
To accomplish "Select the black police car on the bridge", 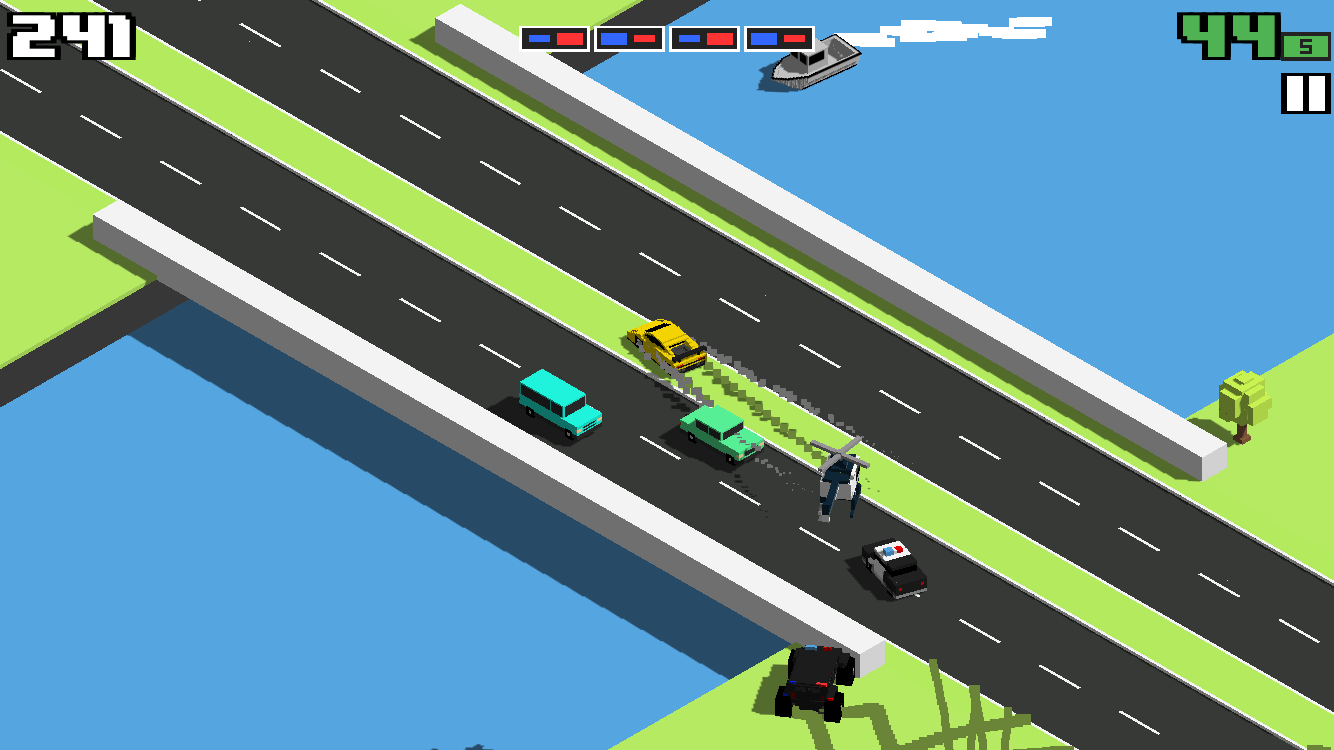I will pyautogui.click(x=894, y=567).
